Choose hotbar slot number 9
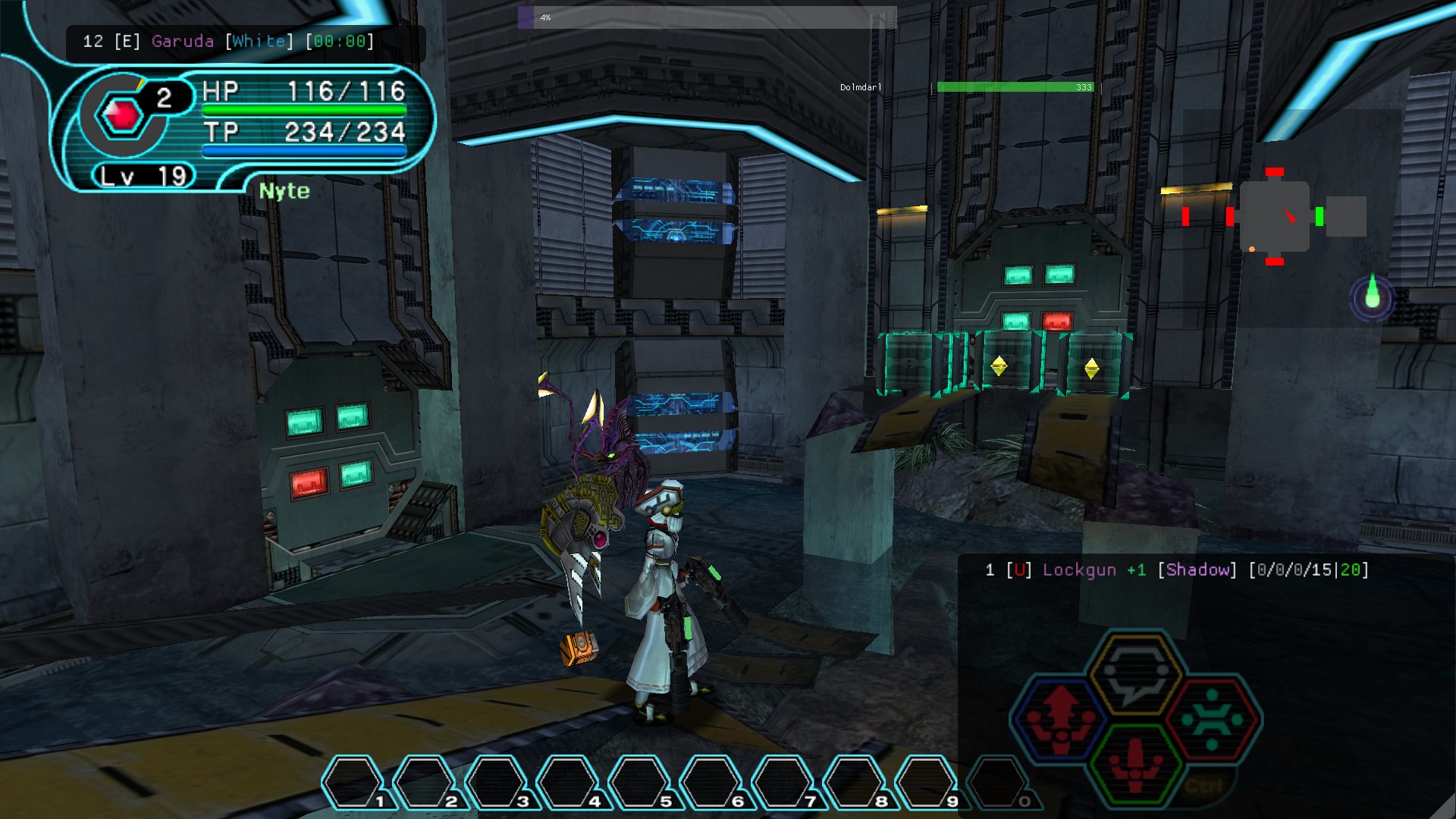This screenshot has width=1456, height=819. click(927, 782)
